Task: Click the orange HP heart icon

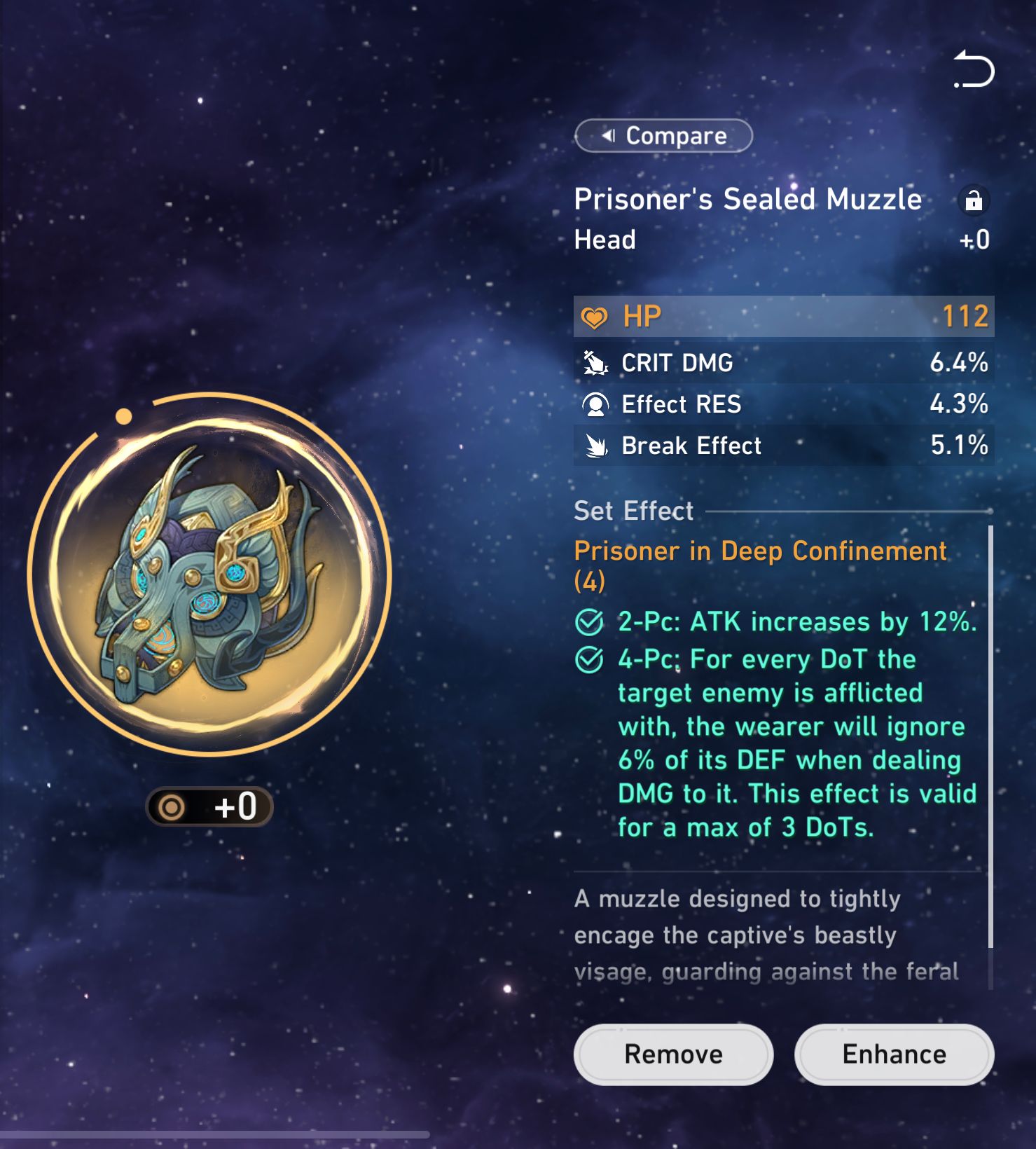Action: tap(595, 316)
